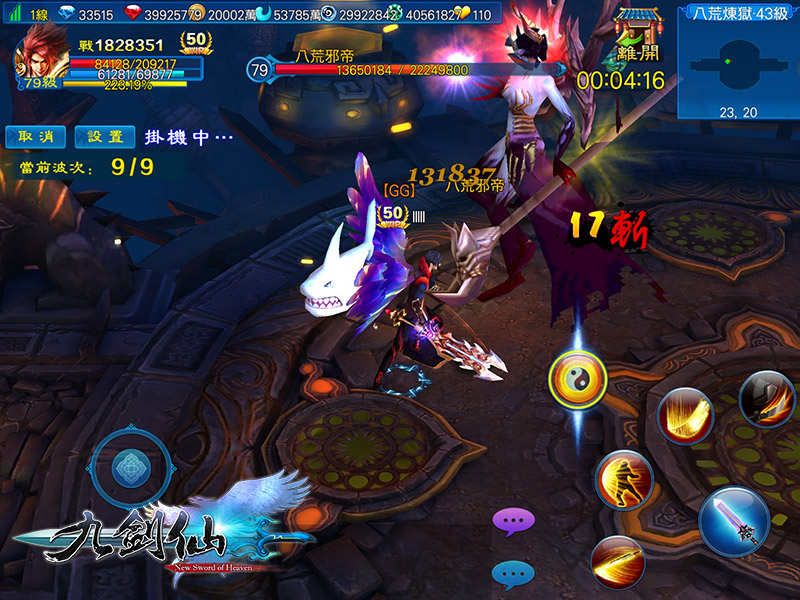Open the 八荒煉獄 minimap
Viewport: 800px width, 600px height.
click(738, 66)
